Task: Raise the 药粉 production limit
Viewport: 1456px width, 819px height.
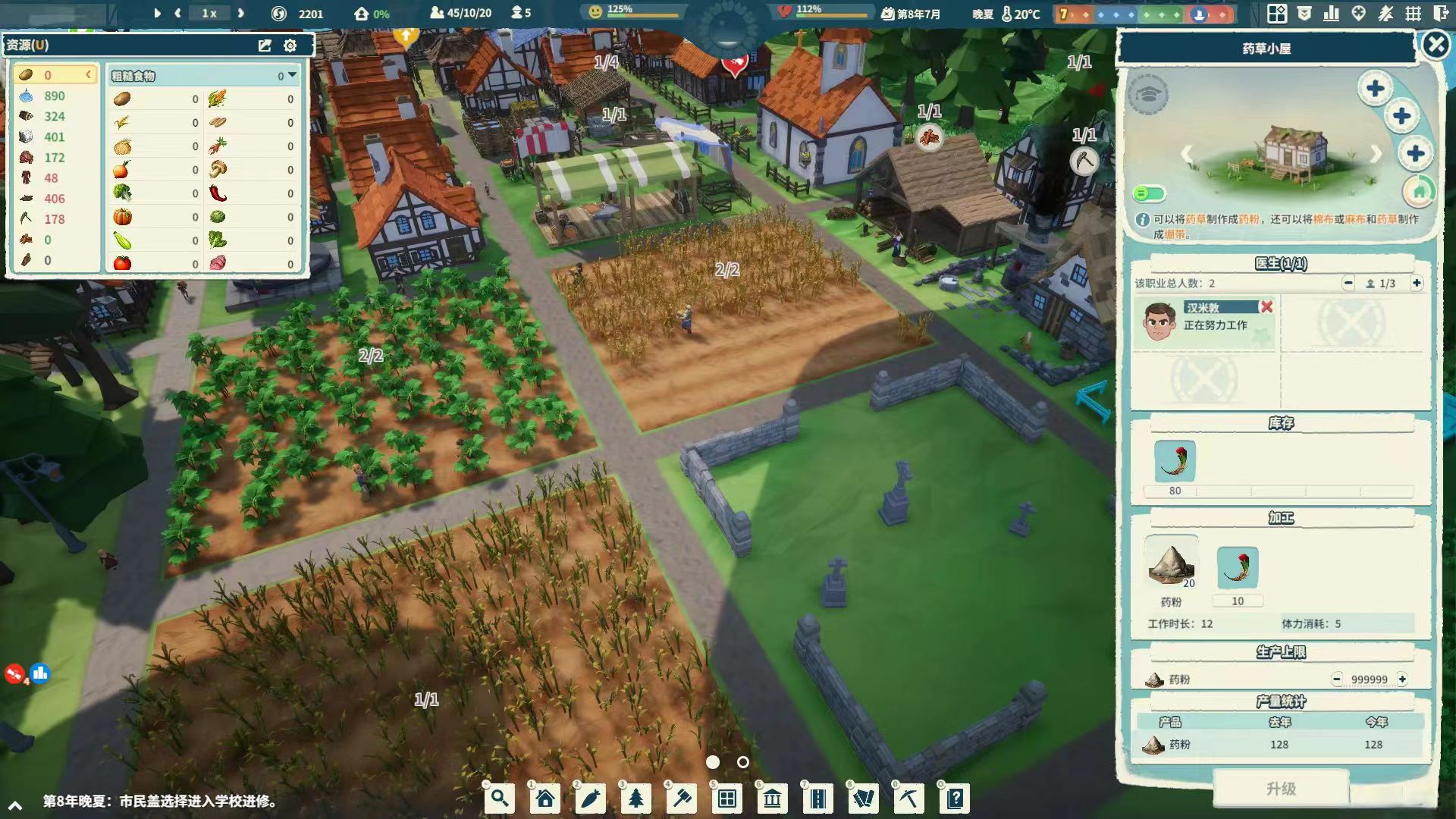Action: click(x=1402, y=679)
